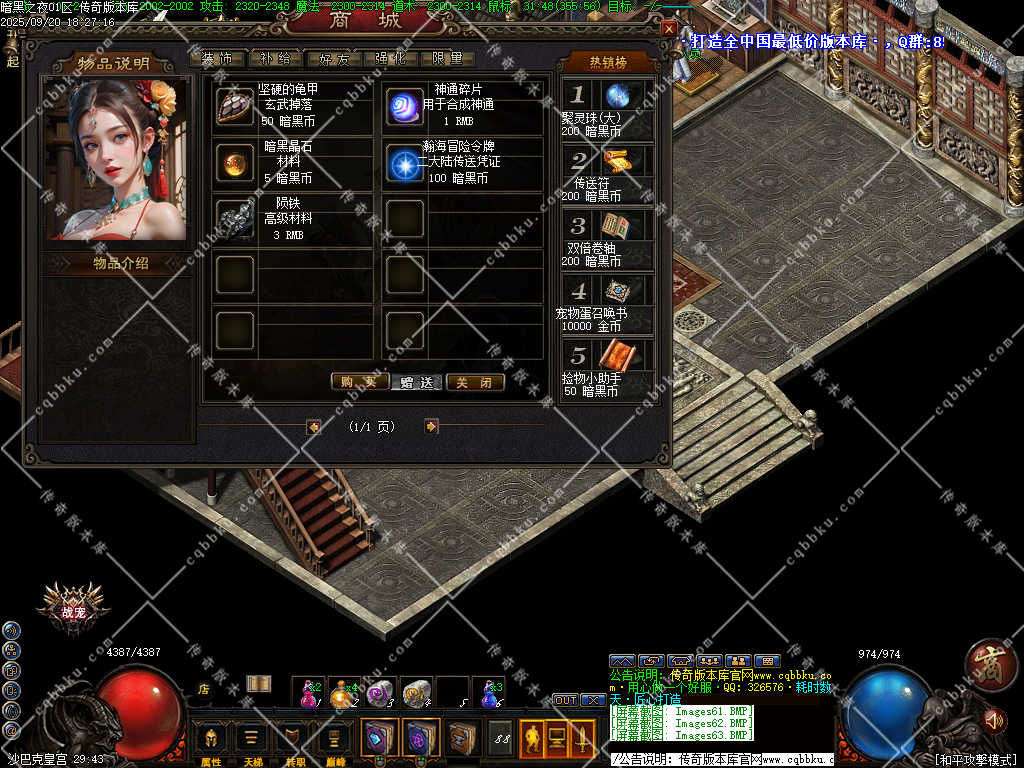Select the 好友 tab

click(333, 59)
